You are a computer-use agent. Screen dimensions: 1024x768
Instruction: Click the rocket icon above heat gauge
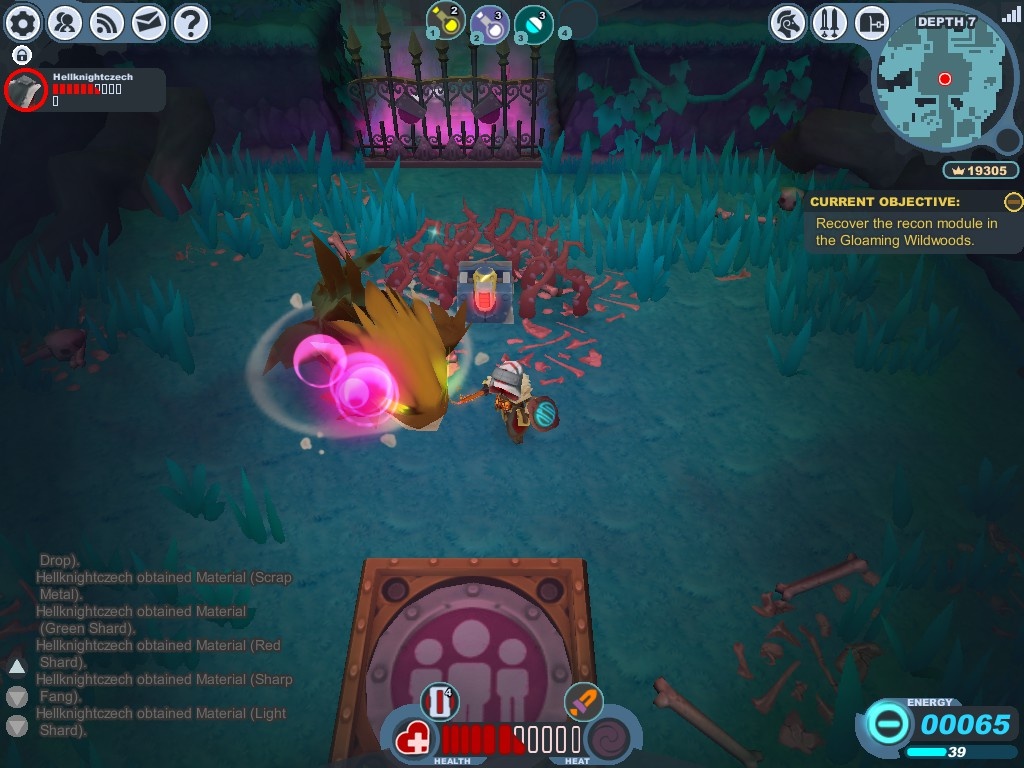(x=583, y=702)
